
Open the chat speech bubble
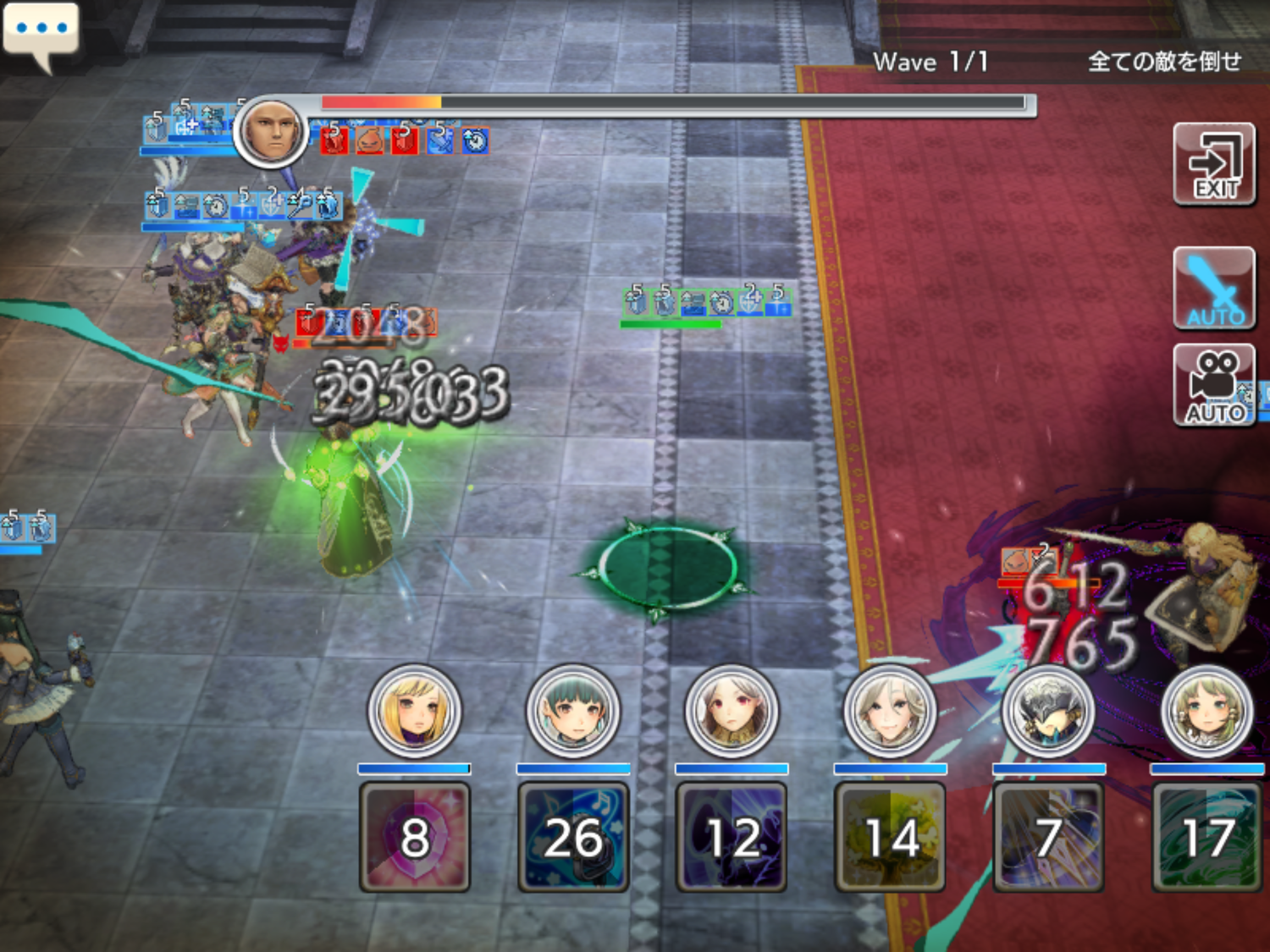click(41, 32)
